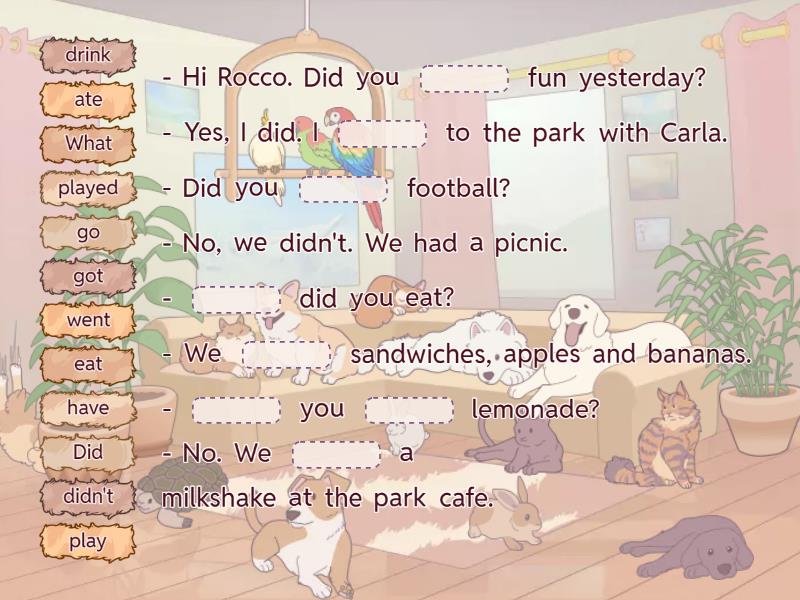Click the blank before 'football?'
The width and height of the screenshot is (800, 600).
tap(343, 189)
